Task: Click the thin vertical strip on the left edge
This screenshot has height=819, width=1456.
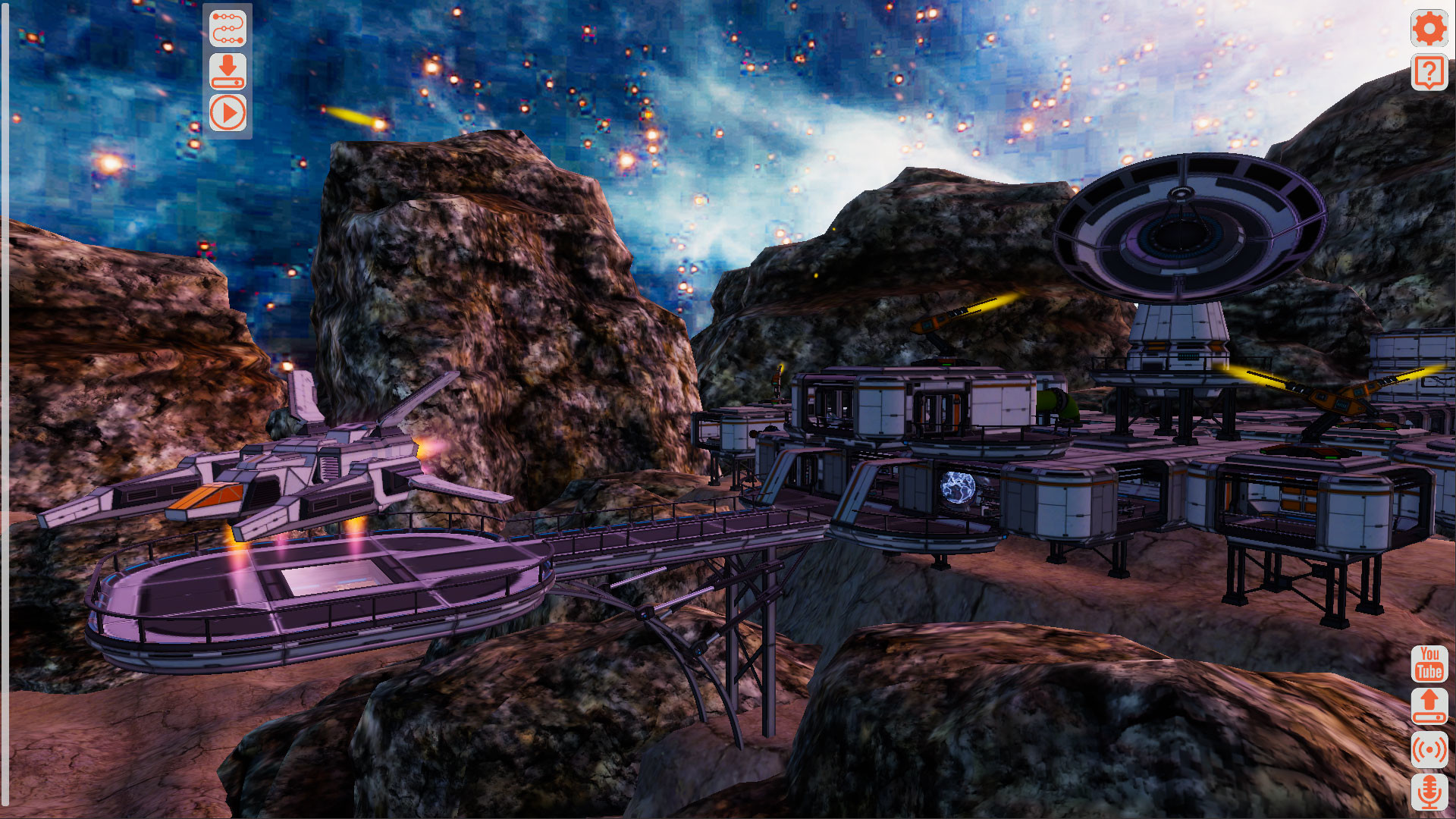Action: coord(6,409)
